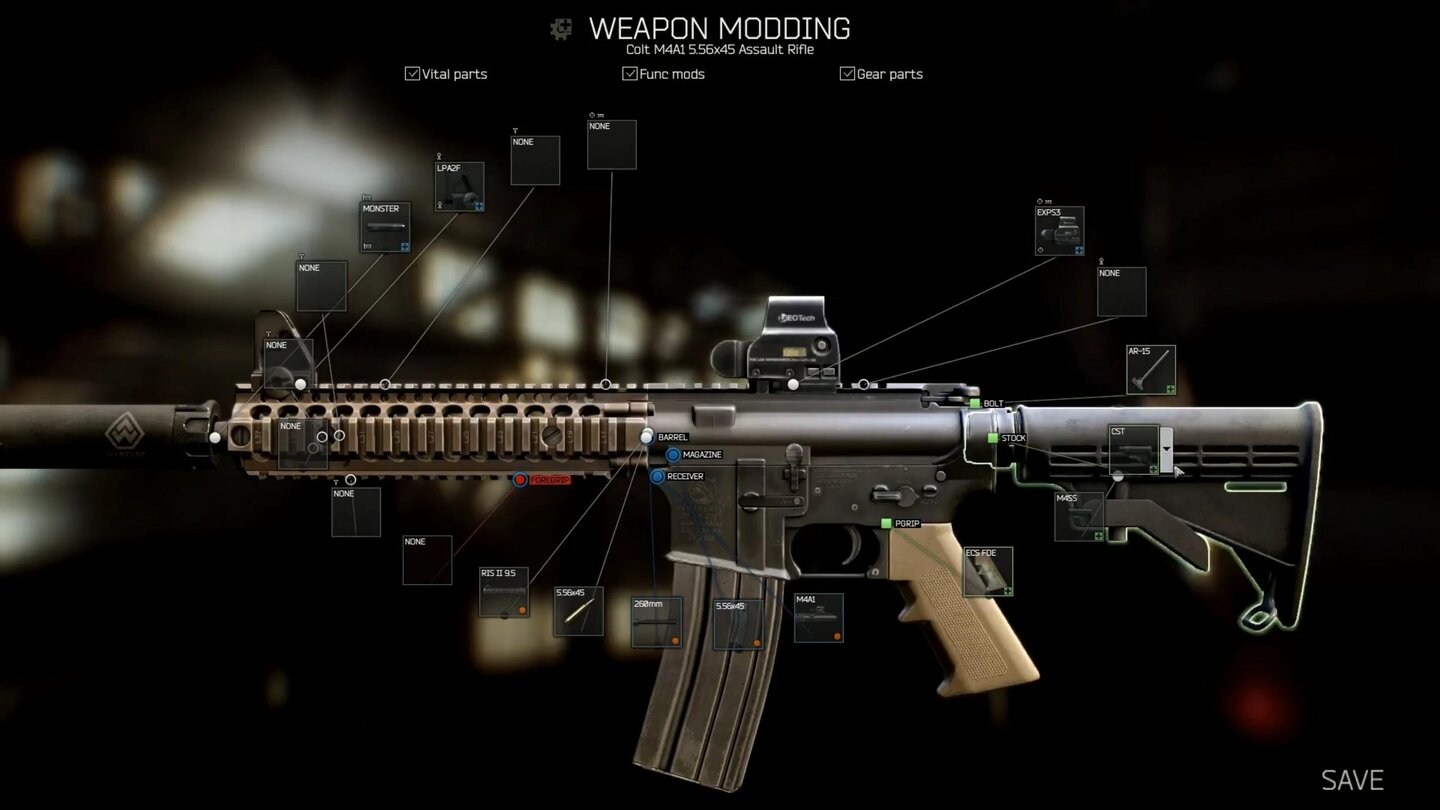Select the M4A1 receiver mod slot

818,618
